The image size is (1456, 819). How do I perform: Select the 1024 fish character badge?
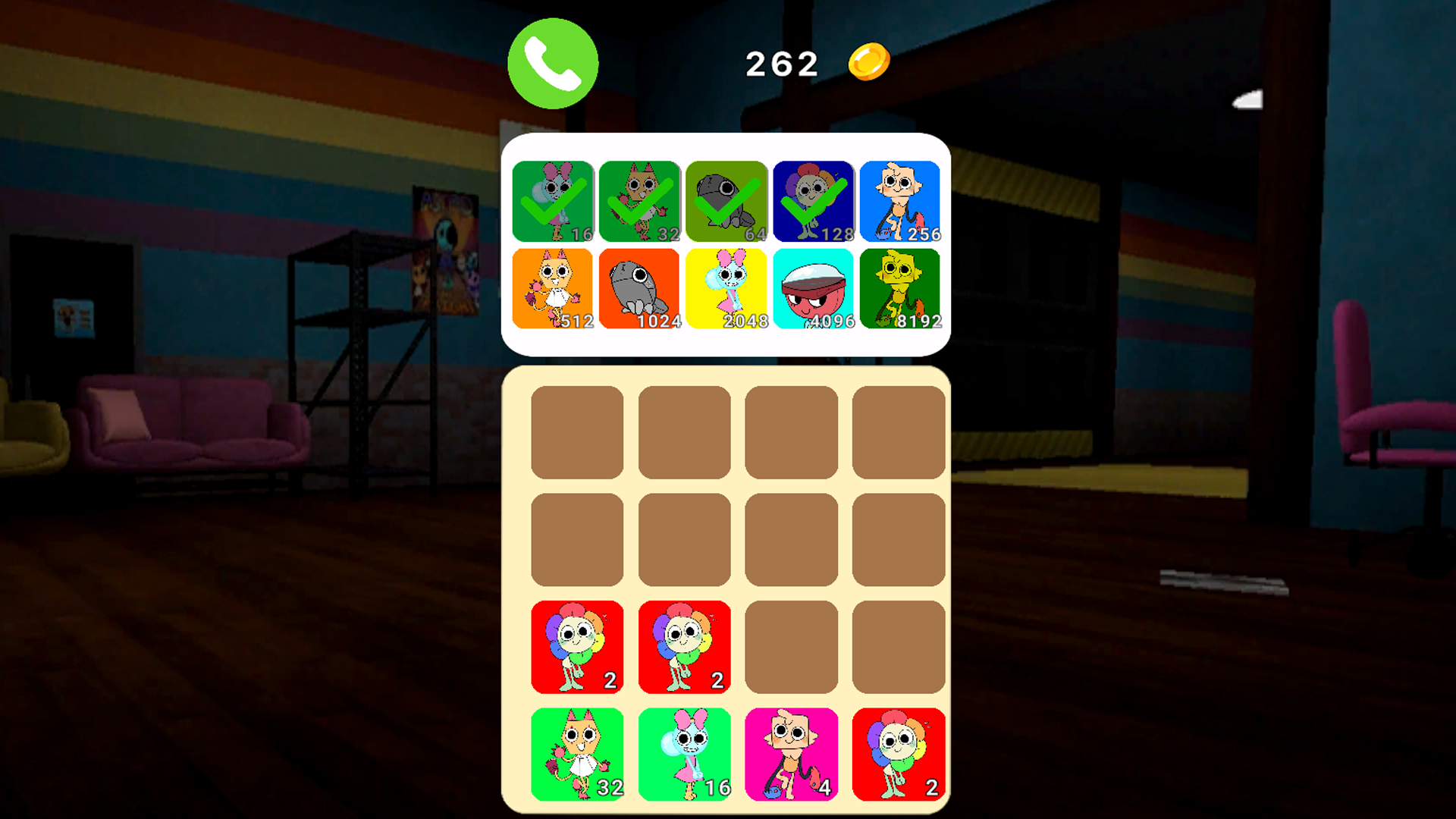tap(639, 289)
